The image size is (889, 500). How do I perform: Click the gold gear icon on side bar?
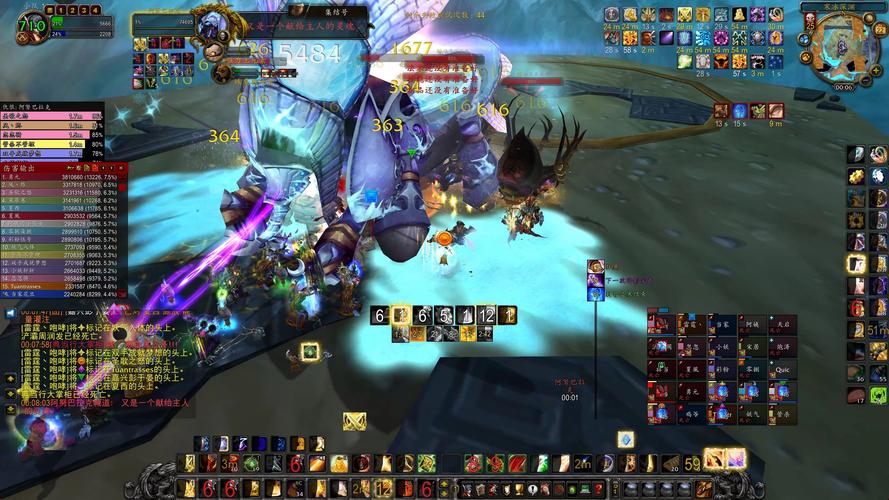click(x=856, y=176)
